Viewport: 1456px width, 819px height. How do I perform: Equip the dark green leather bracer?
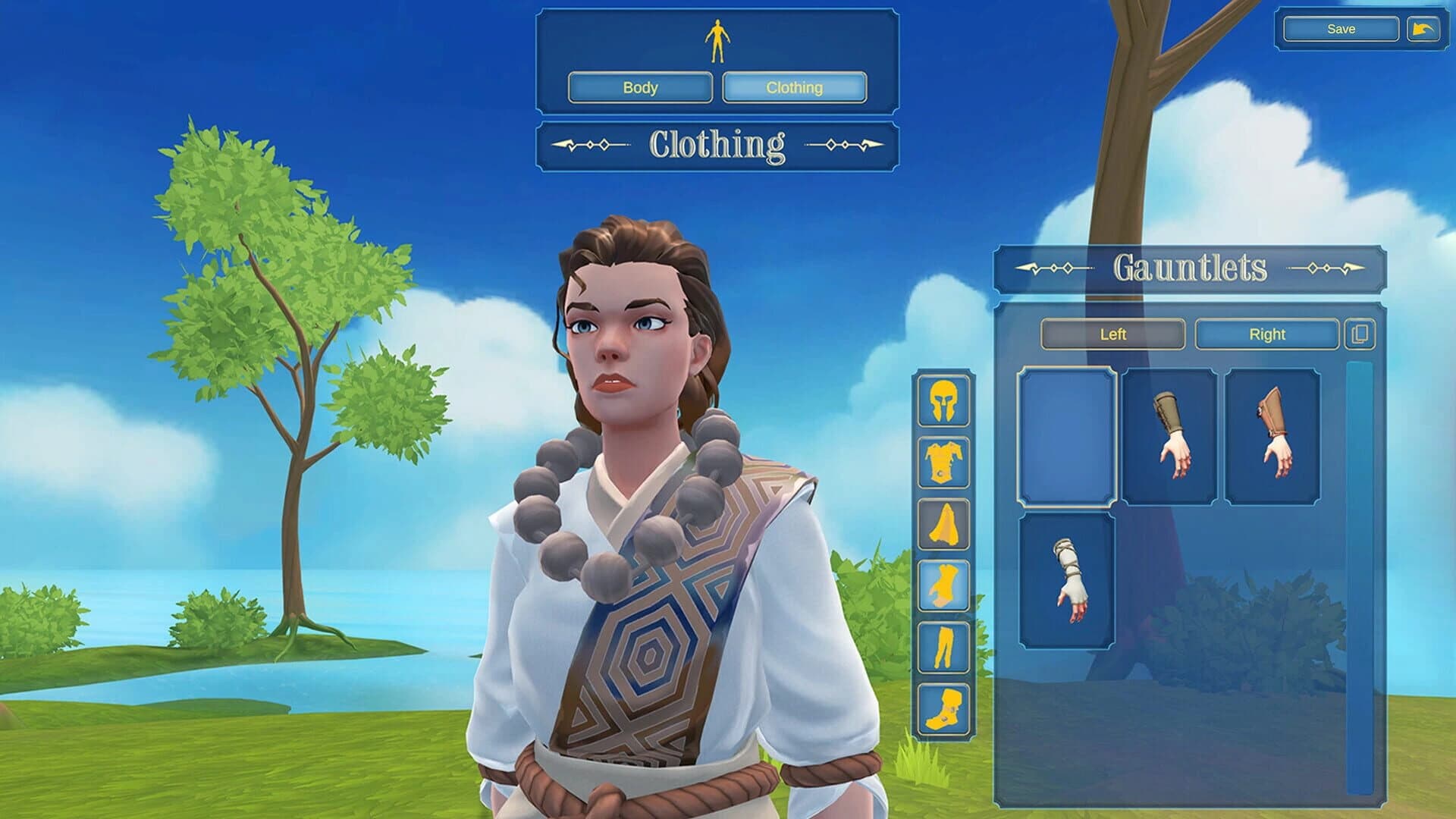1169,436
